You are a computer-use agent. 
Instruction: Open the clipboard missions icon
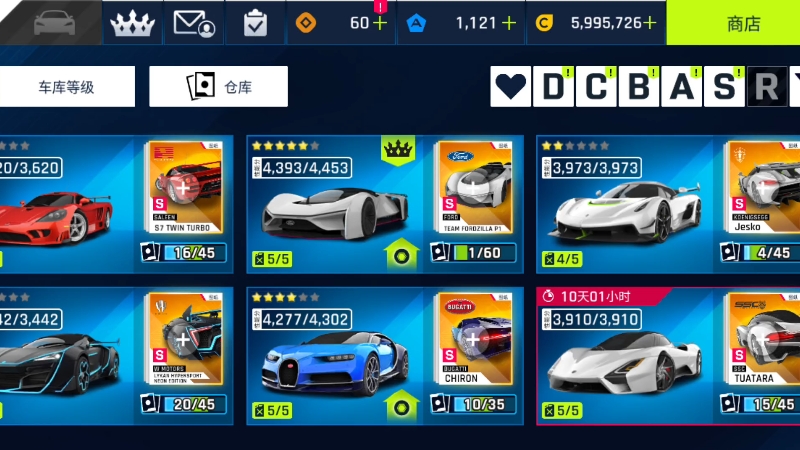[255, 22]
